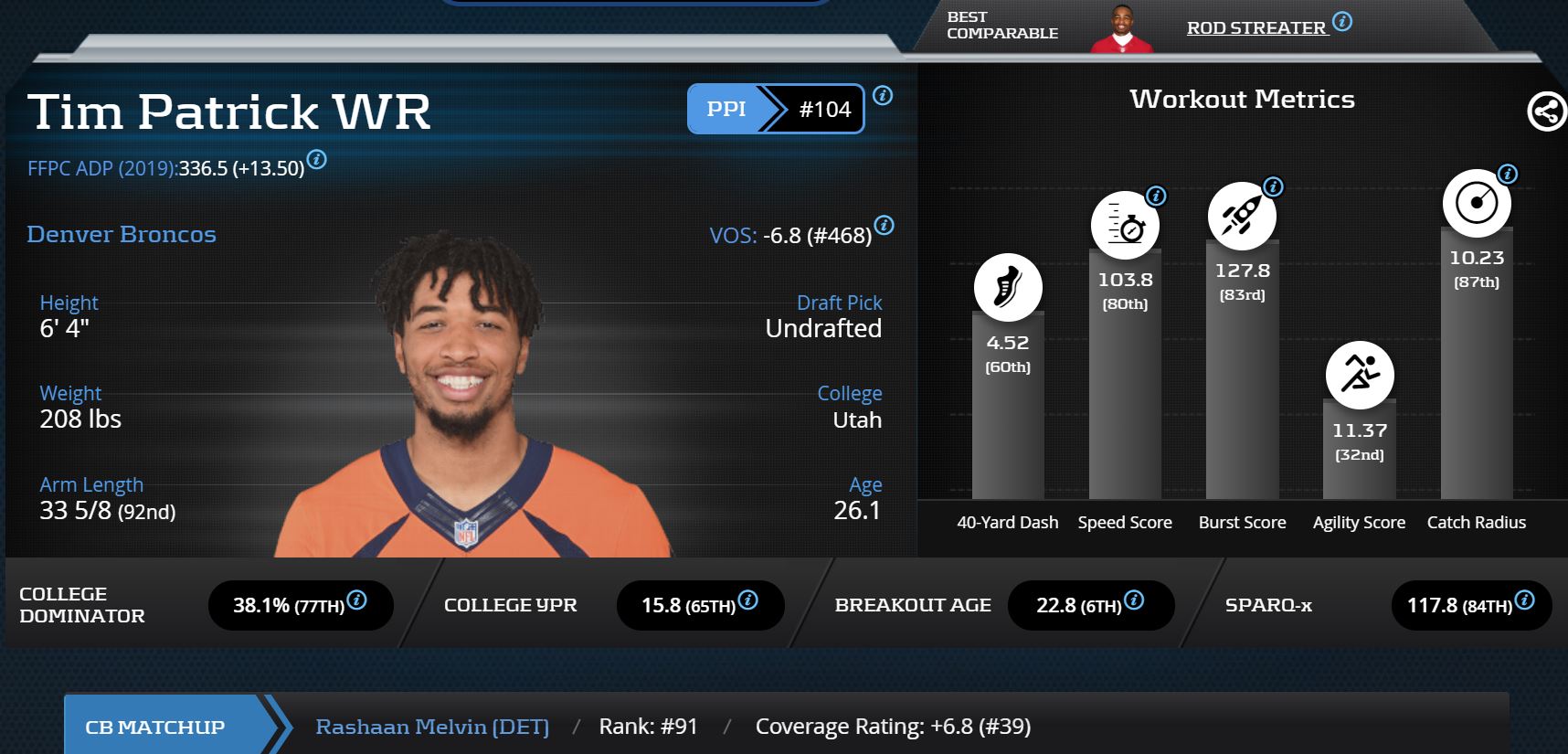Show info for the Speed Score metric
The image size is (1568, 754).
[1156, 196]
